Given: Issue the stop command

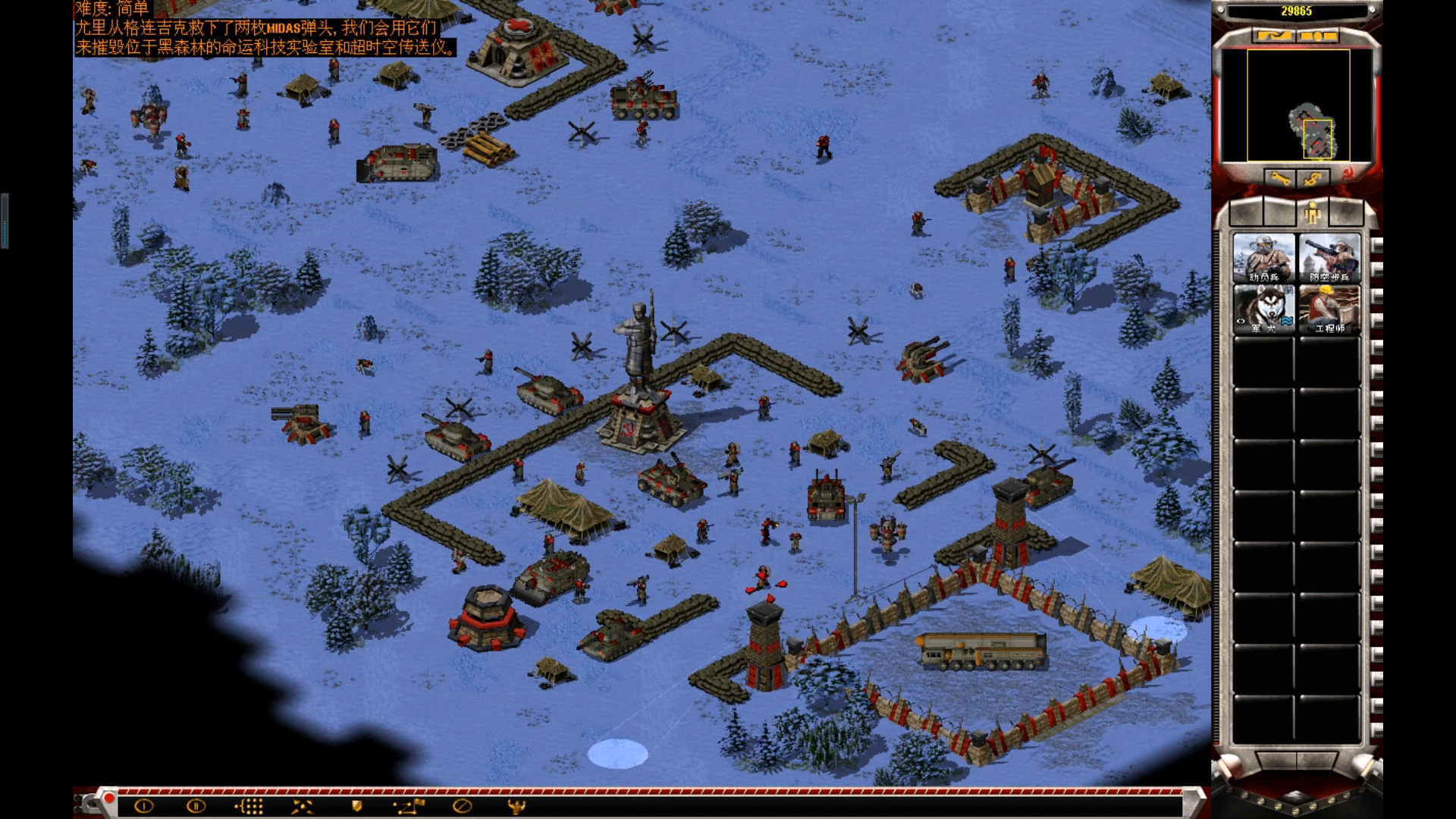Looking at the screenshot, I should pyautogui.click(x=462, y=806).
